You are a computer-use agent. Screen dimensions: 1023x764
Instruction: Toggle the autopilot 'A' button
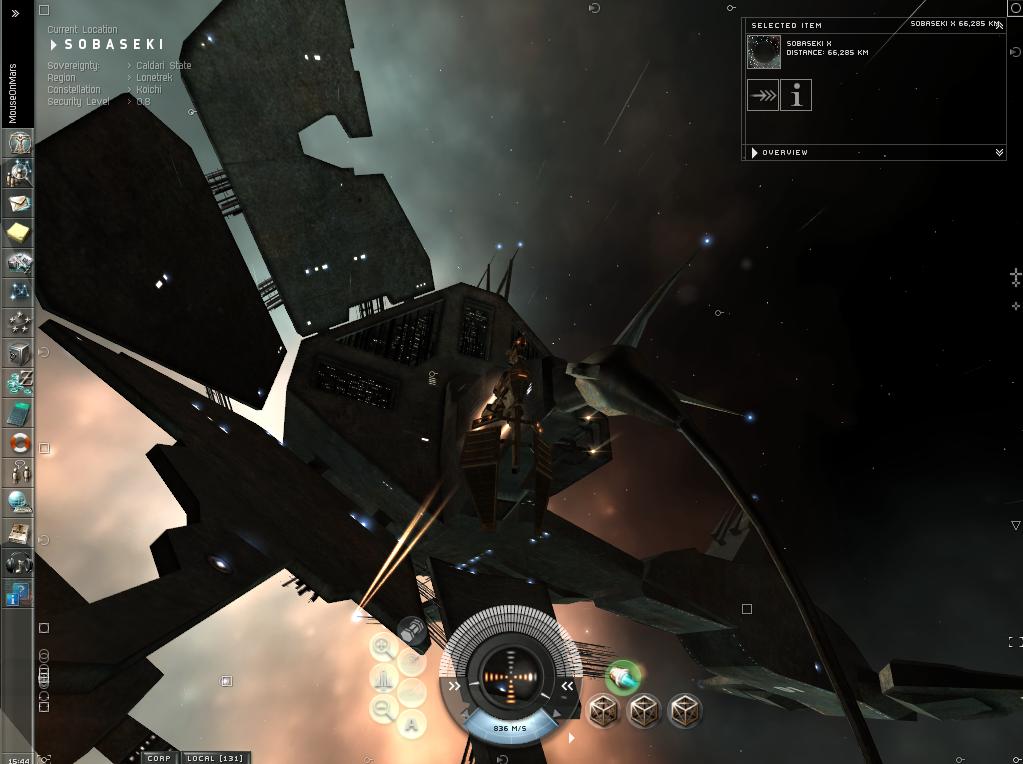[412, 724]
